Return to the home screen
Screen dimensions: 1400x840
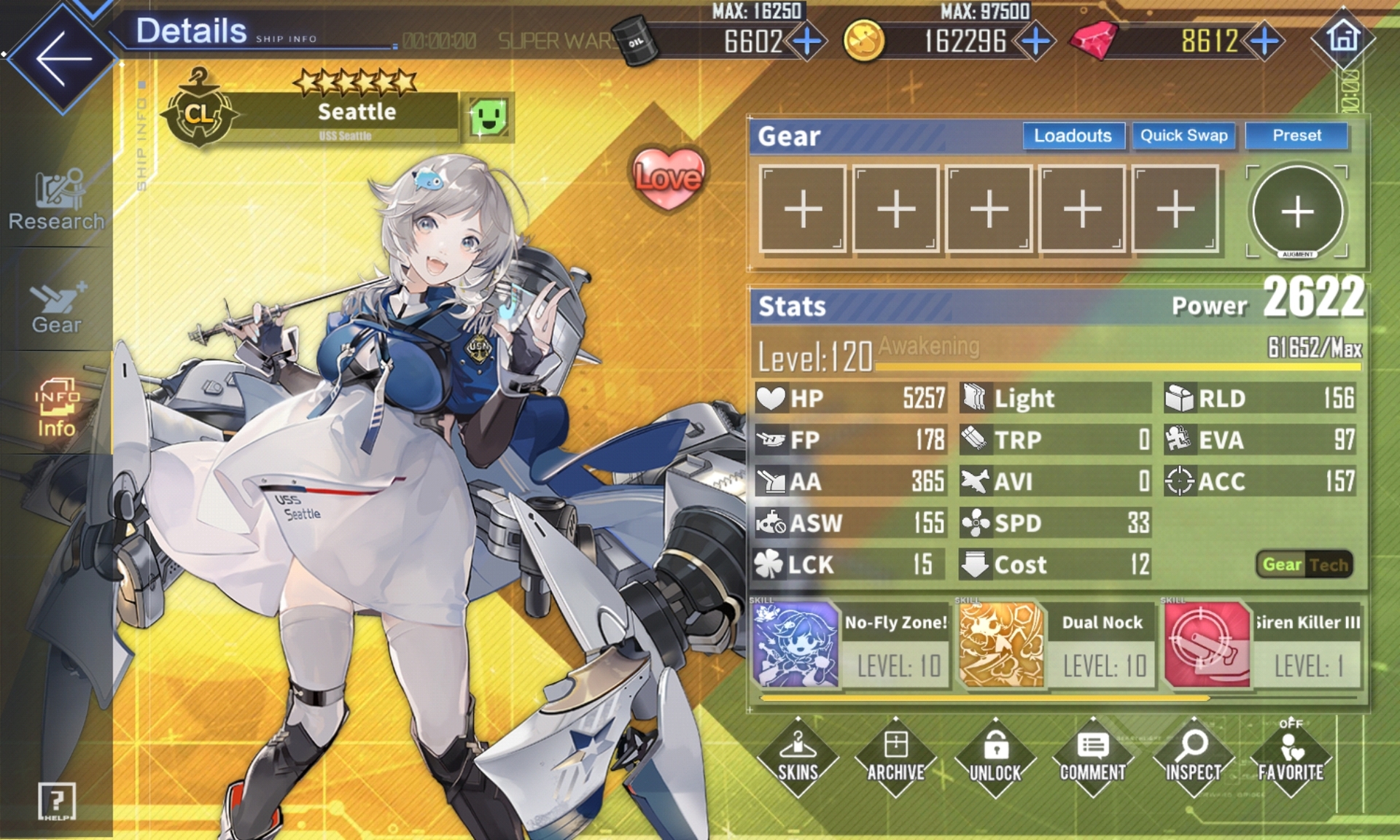coord(1343,38)
